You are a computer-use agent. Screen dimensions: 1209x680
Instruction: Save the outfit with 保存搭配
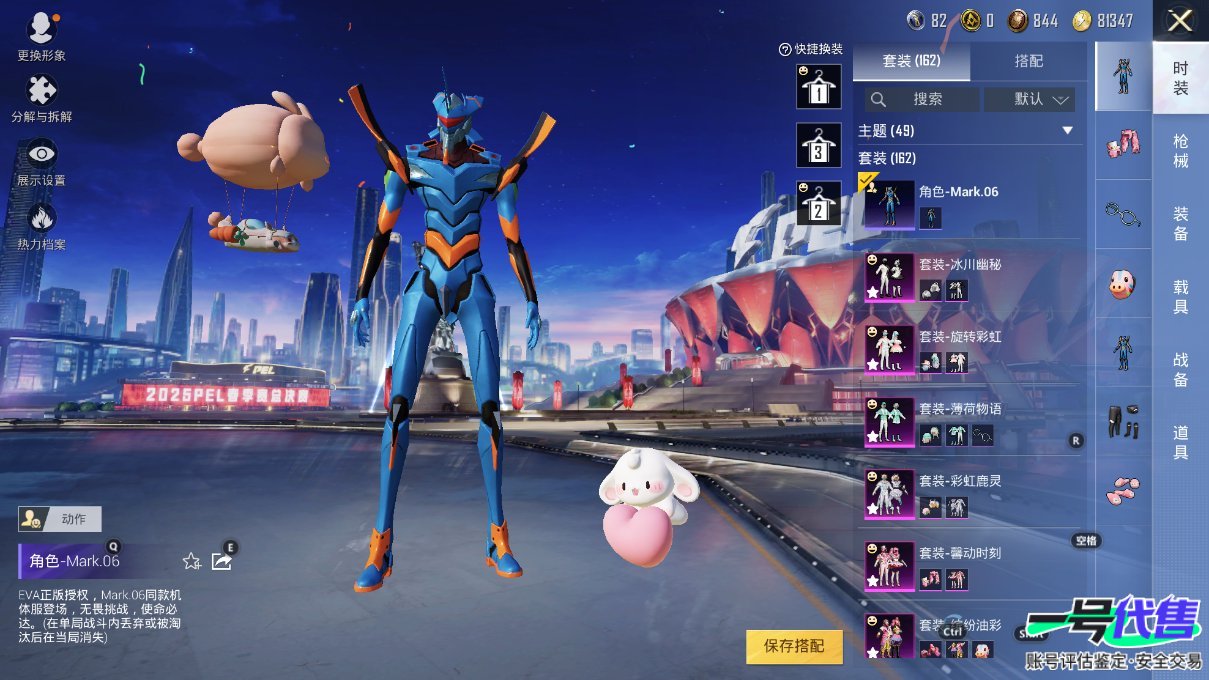point(794,646)
